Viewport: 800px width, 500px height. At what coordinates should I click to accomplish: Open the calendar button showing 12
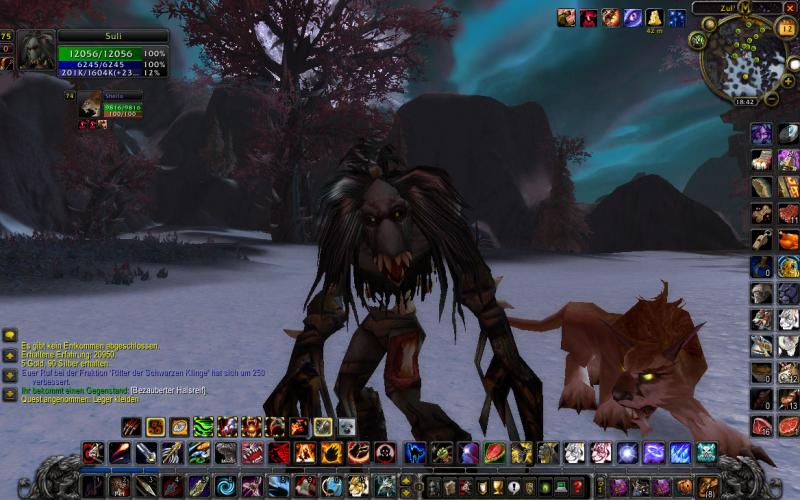pyautogui.click(x=785, y=27)
